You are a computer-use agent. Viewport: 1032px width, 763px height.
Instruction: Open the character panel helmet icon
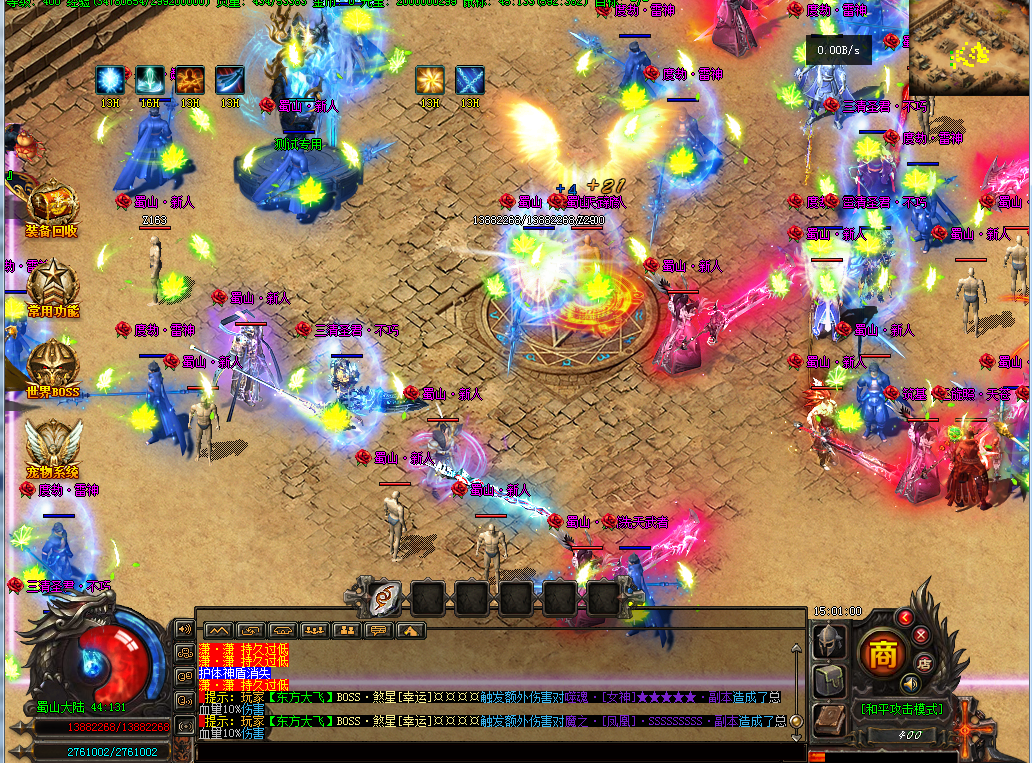(x=829, y=640)
